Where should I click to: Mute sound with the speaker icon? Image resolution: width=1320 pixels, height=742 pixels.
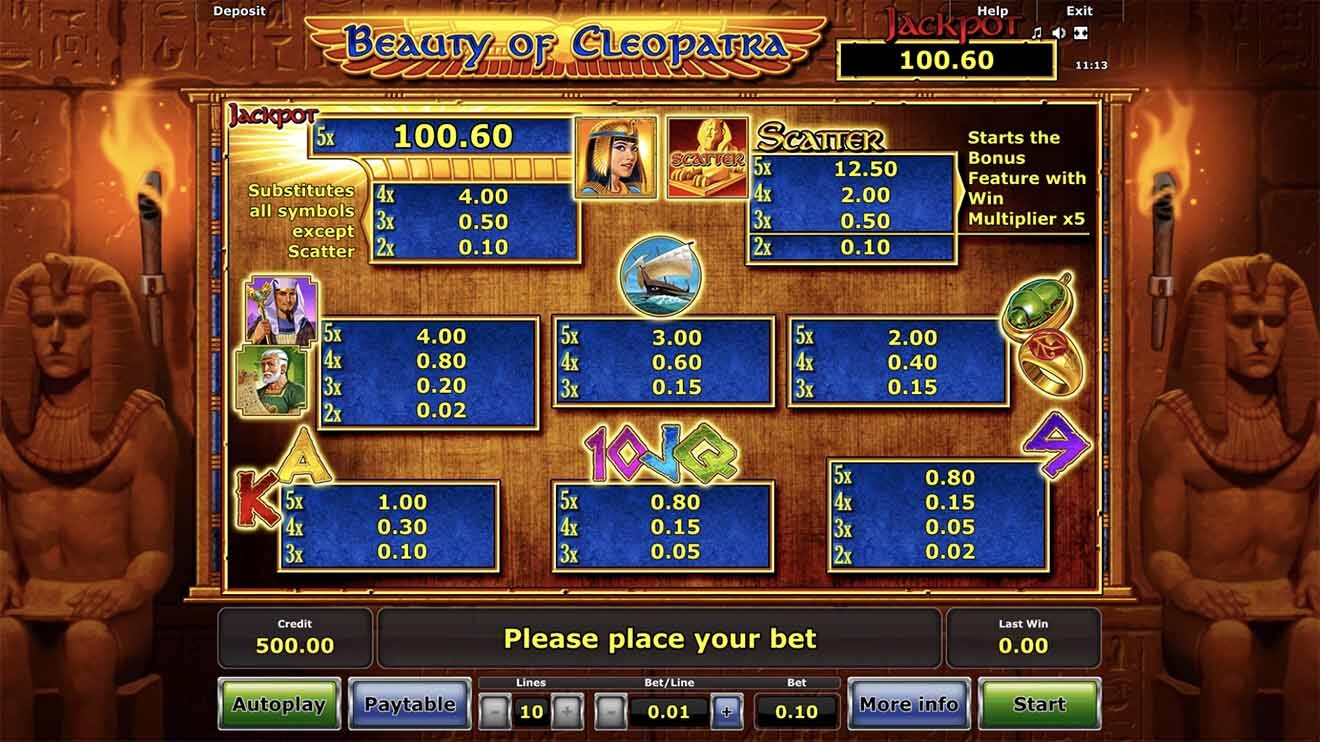(x=1058, y=33)
